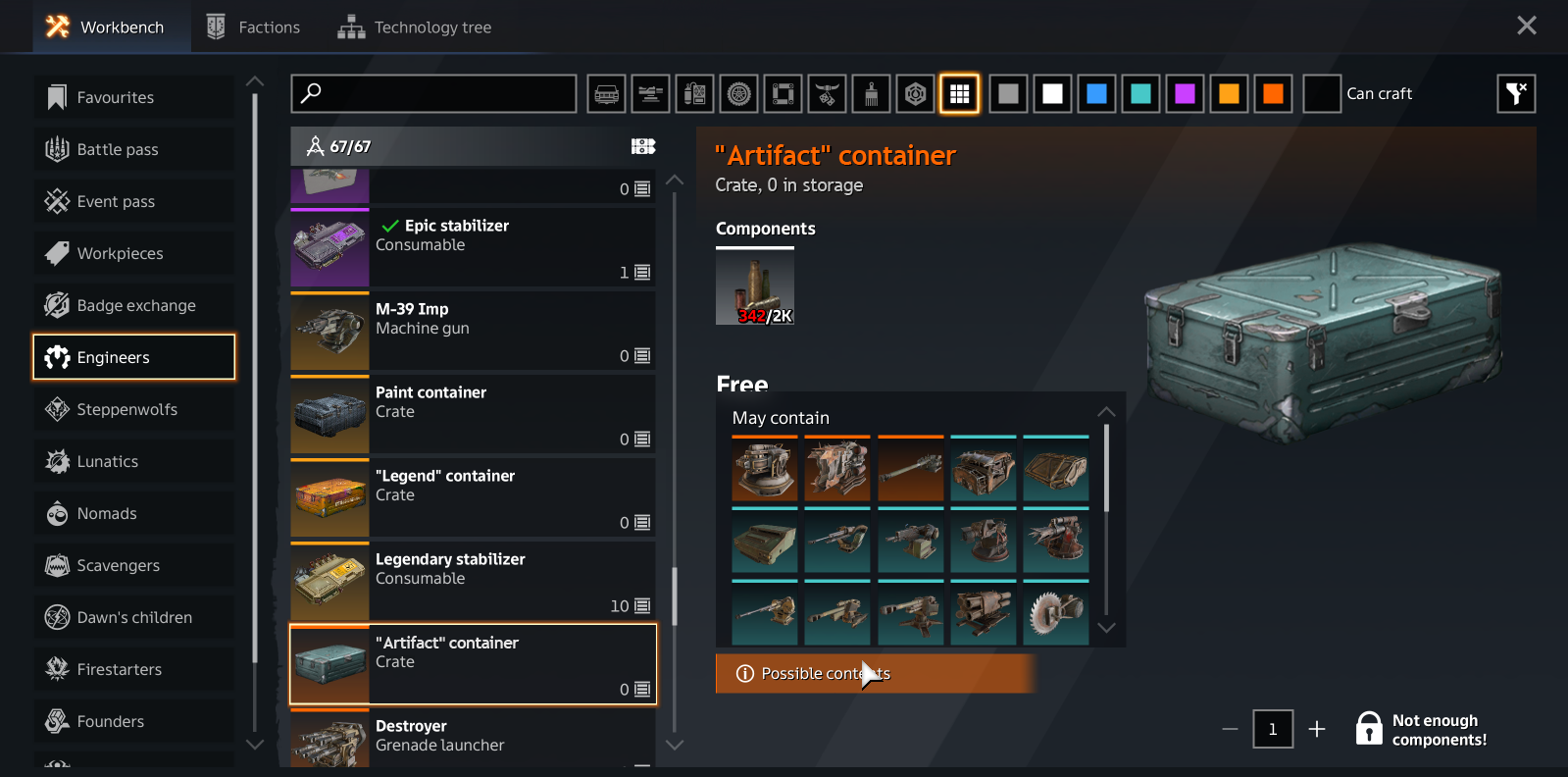1568x777 pixels.
Task: Click the paint category filter icon
Action: (x=871, y=93)
